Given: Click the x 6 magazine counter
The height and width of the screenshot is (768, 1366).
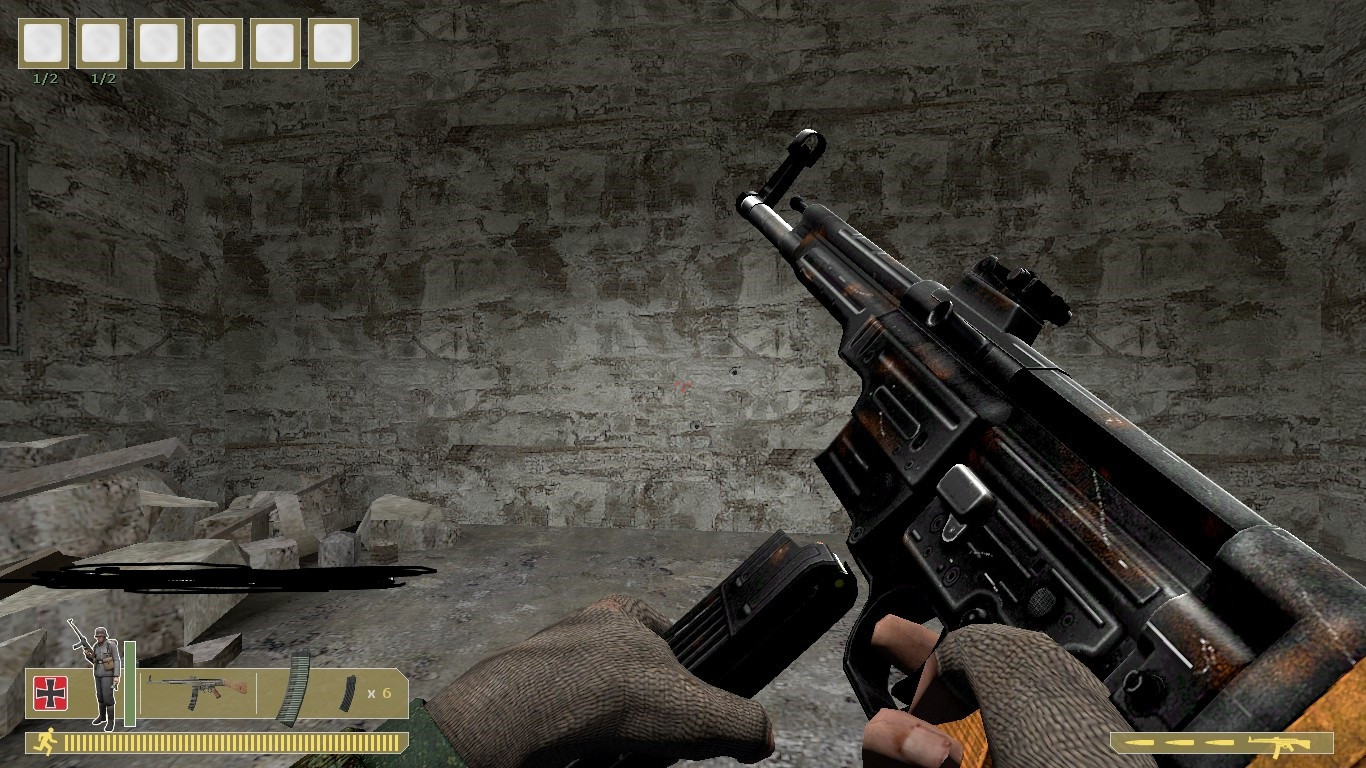Looking at the screenshot, I should (x=379, y=693).
